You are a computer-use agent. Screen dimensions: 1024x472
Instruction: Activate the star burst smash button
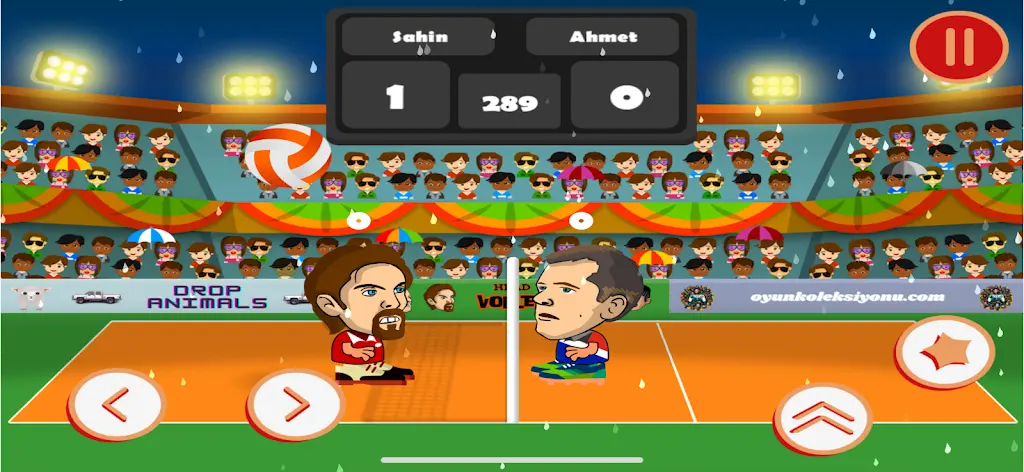(x=944, y=353)
